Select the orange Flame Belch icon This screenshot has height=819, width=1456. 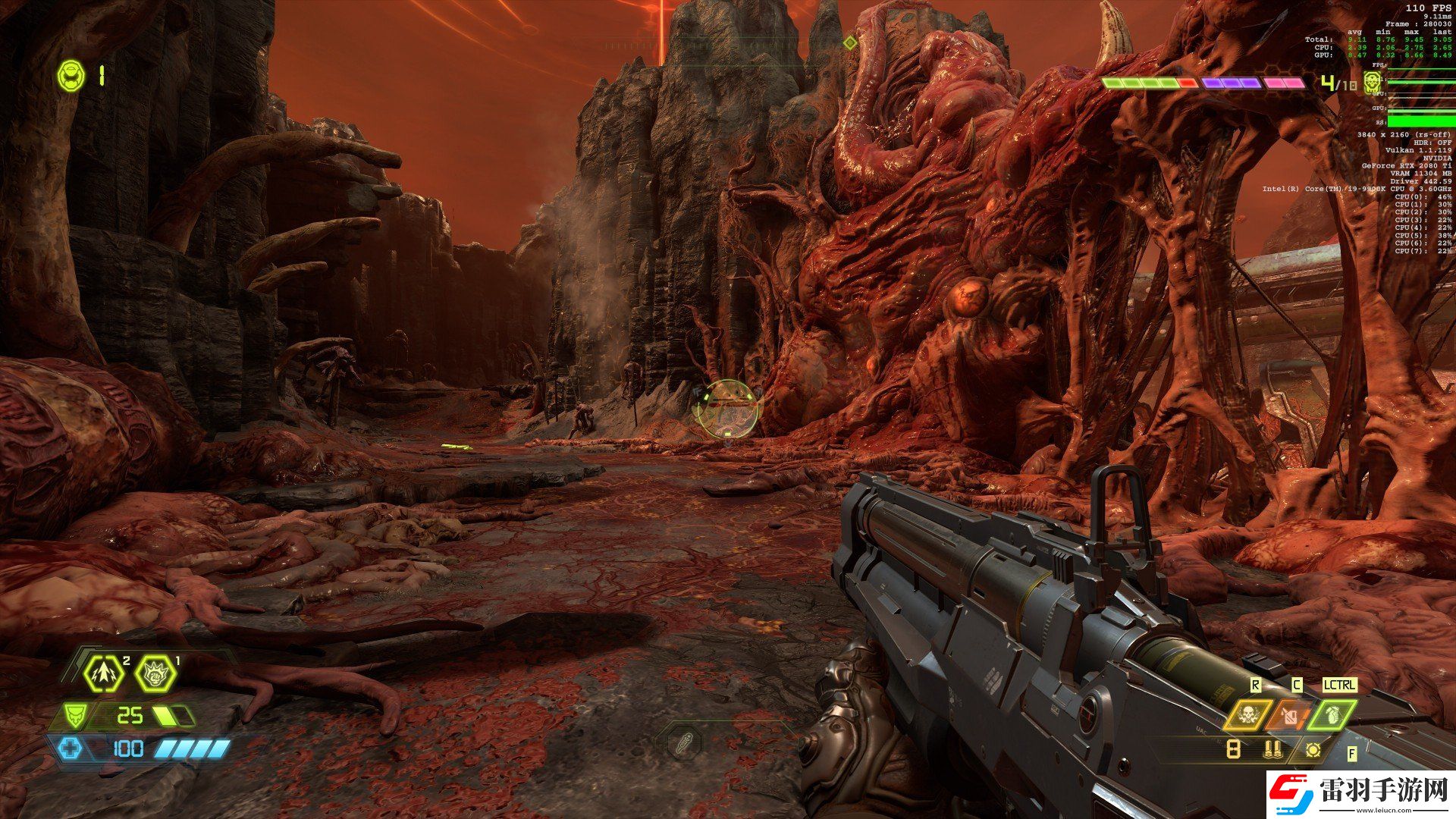[1289, 714]
